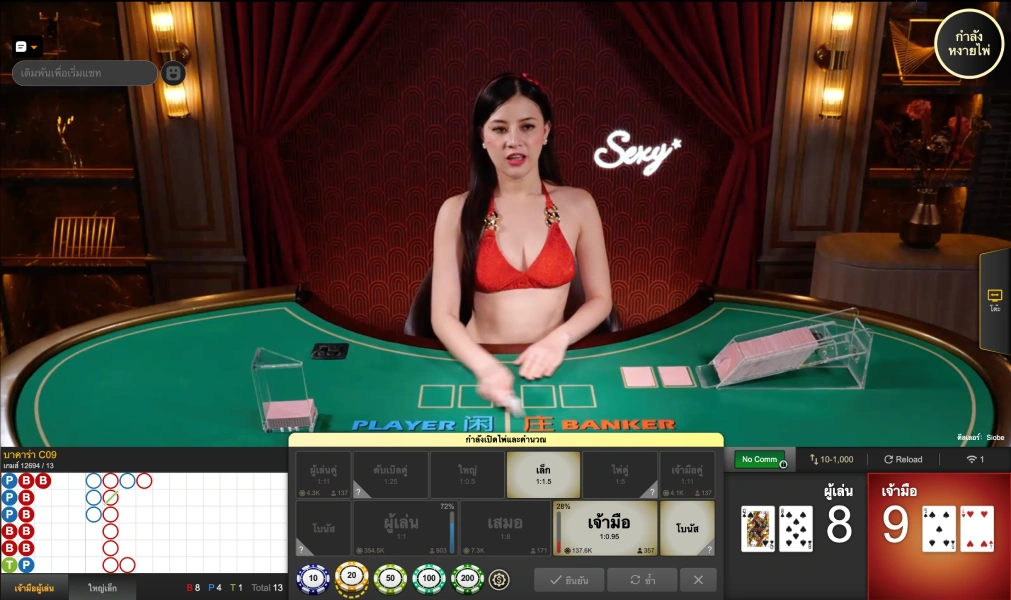Switch to the ใหญ่/เล็ก roadmap tab
This screenshot has width=1011, height=600.
102,588
